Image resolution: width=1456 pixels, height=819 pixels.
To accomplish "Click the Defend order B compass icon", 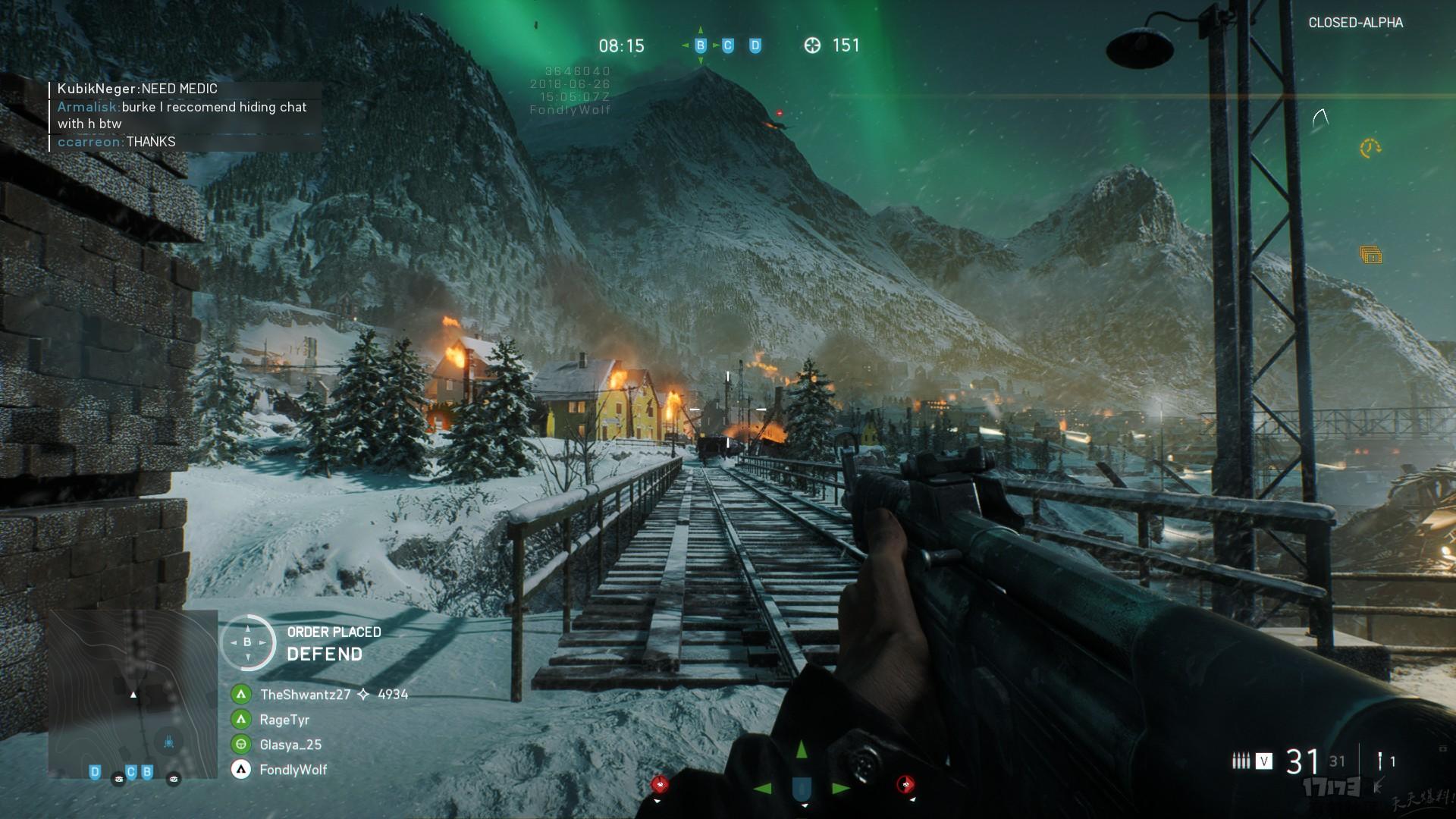I will pyautogui.click(x=247, y=642).
